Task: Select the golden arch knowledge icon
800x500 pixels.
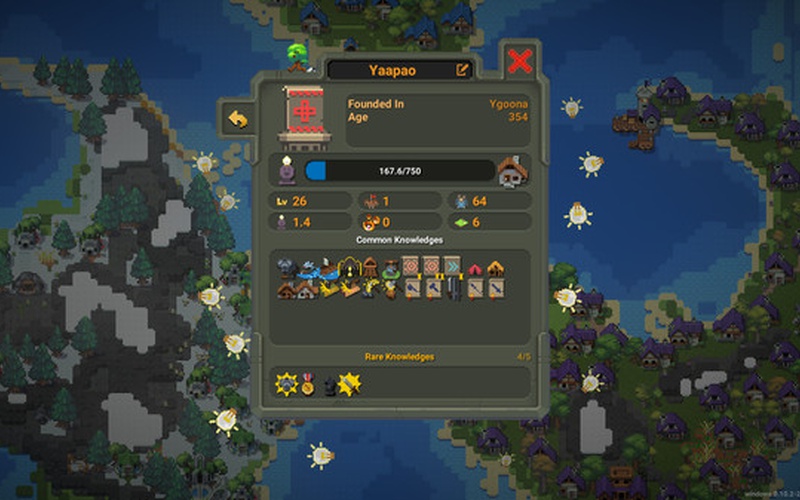Action: click(x=349, y=268)
